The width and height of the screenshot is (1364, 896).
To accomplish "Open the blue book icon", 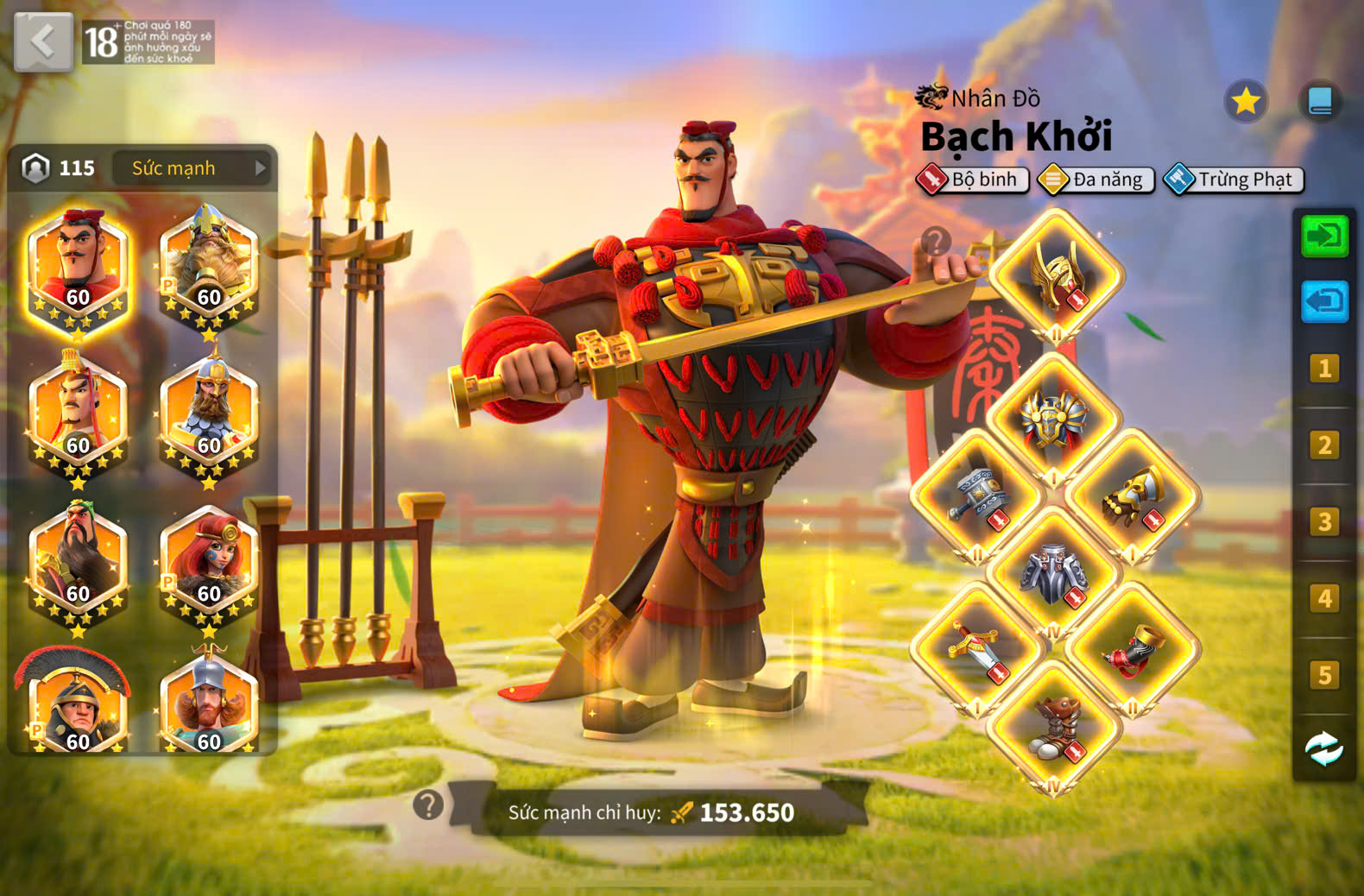I will [1319, 102].
